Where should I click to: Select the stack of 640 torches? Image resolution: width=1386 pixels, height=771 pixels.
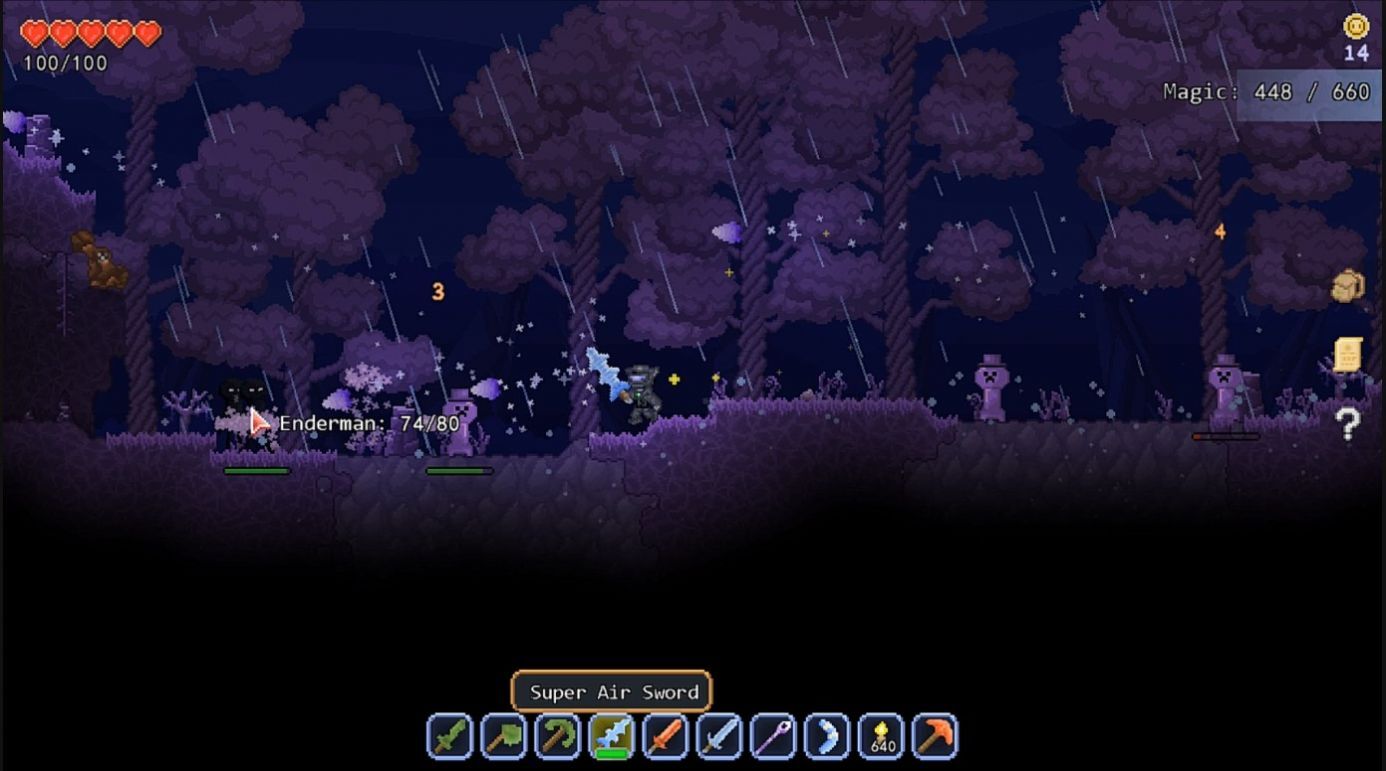coord(882,735)
